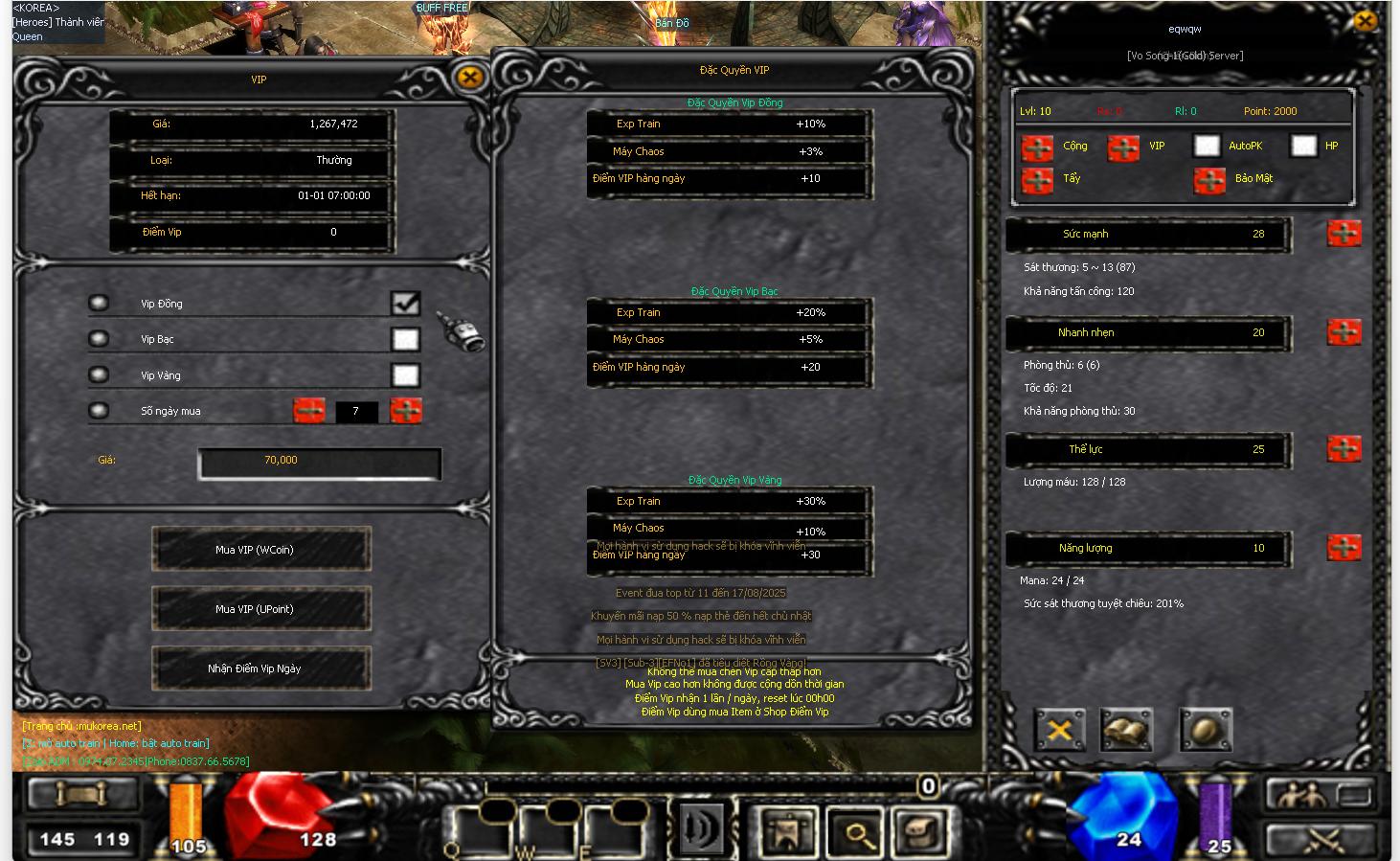Open the Bảo Mật security option
Viewport: 1400px width, 861px height.
[1209, 179]
